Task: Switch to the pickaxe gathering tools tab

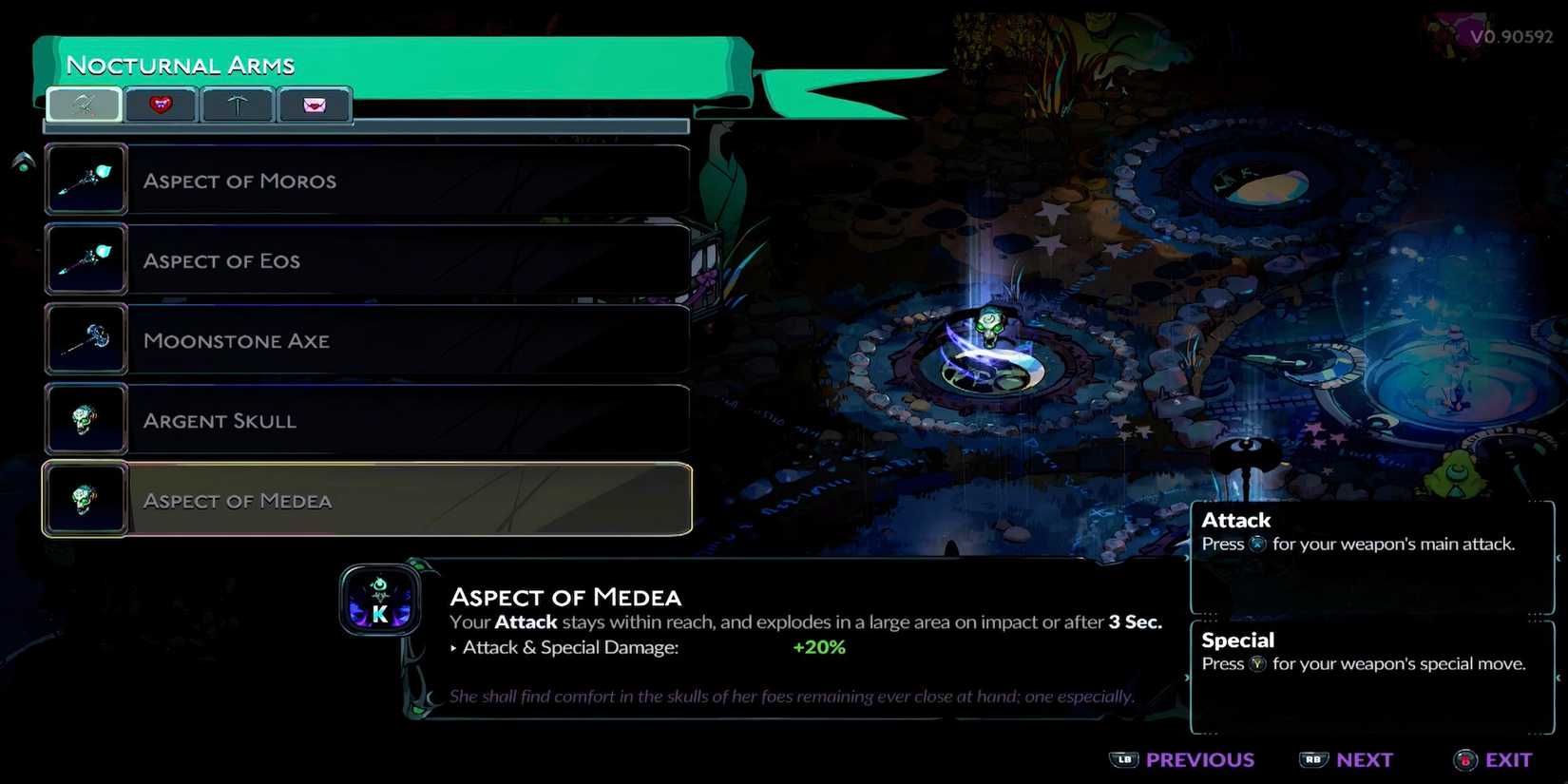Action: [238, 105]
